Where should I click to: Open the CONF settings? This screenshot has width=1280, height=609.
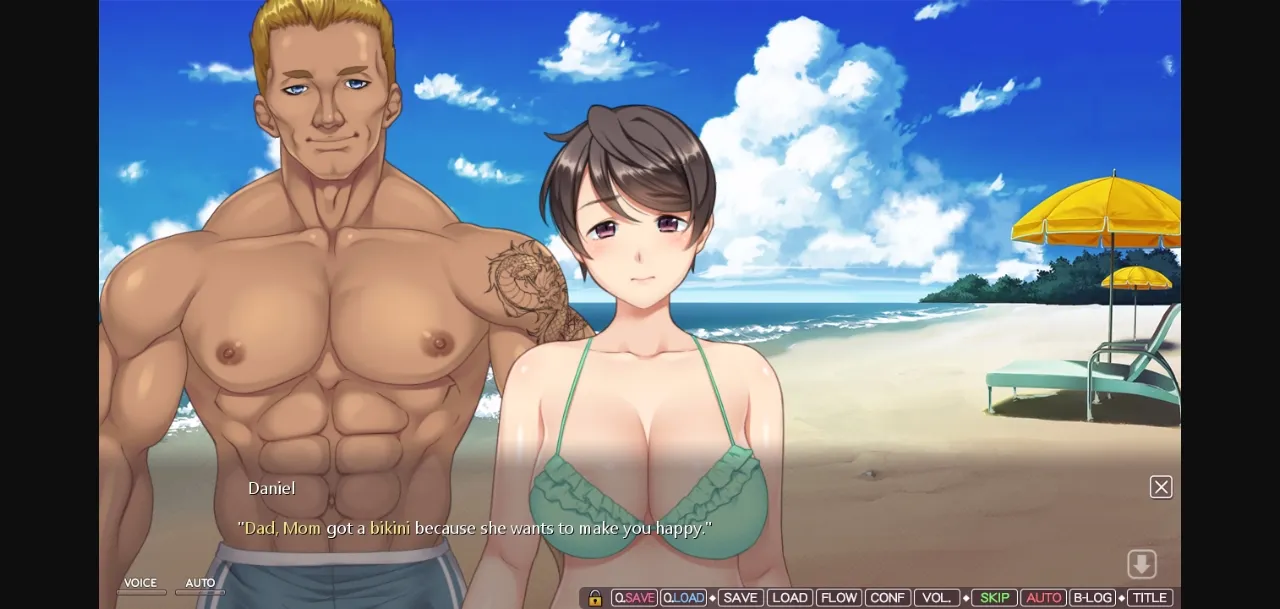(887, 598)
